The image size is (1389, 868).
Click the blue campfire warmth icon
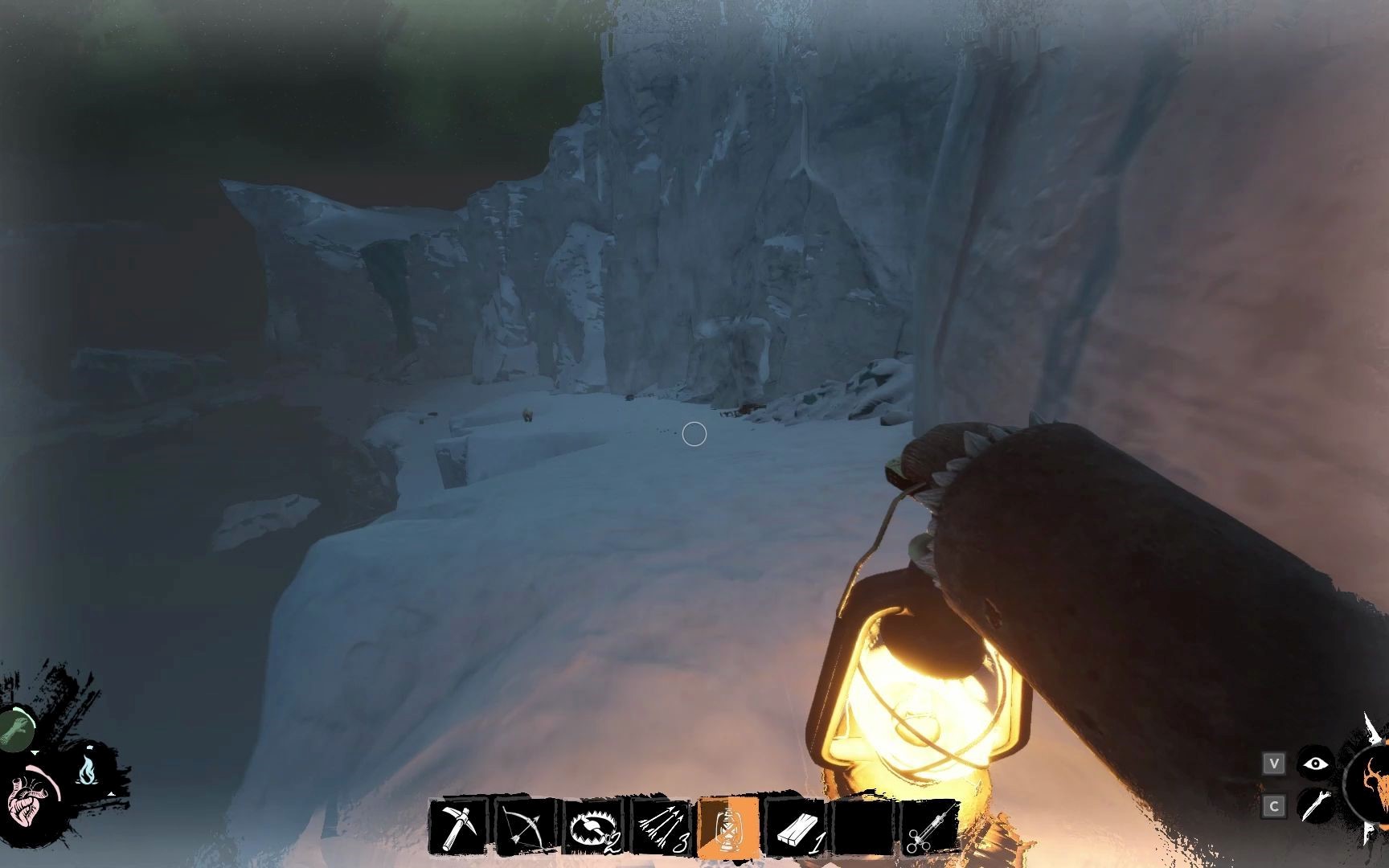(x=87, y=770)
